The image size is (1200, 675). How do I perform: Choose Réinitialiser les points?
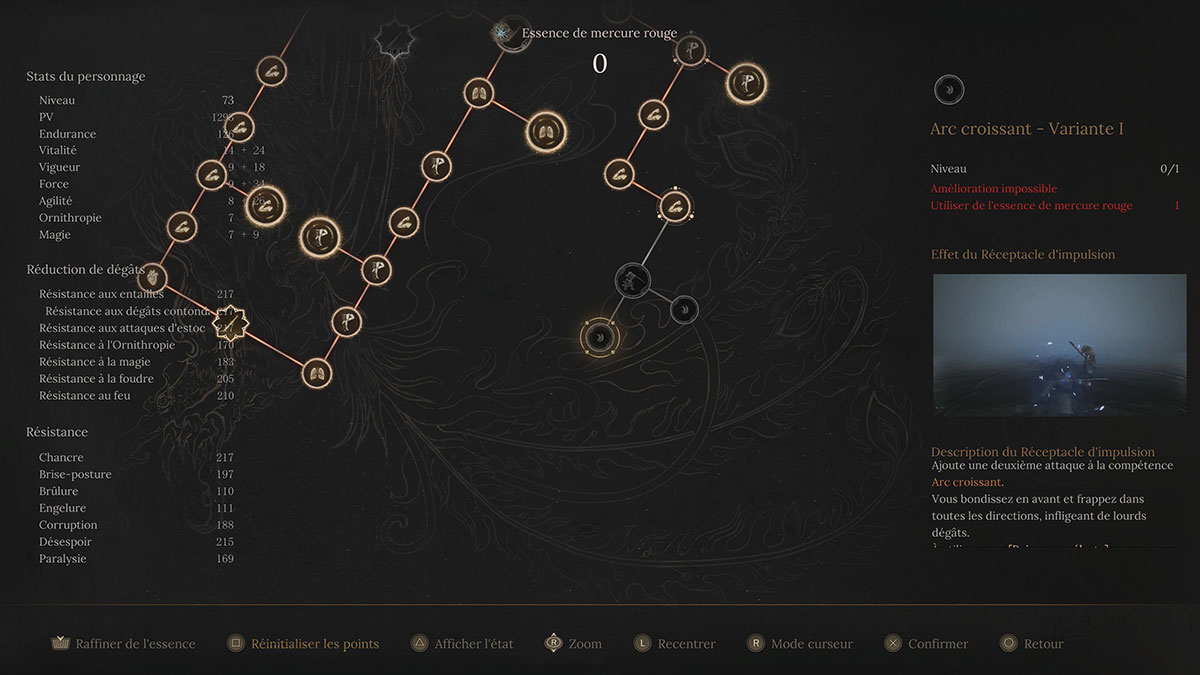304,644
